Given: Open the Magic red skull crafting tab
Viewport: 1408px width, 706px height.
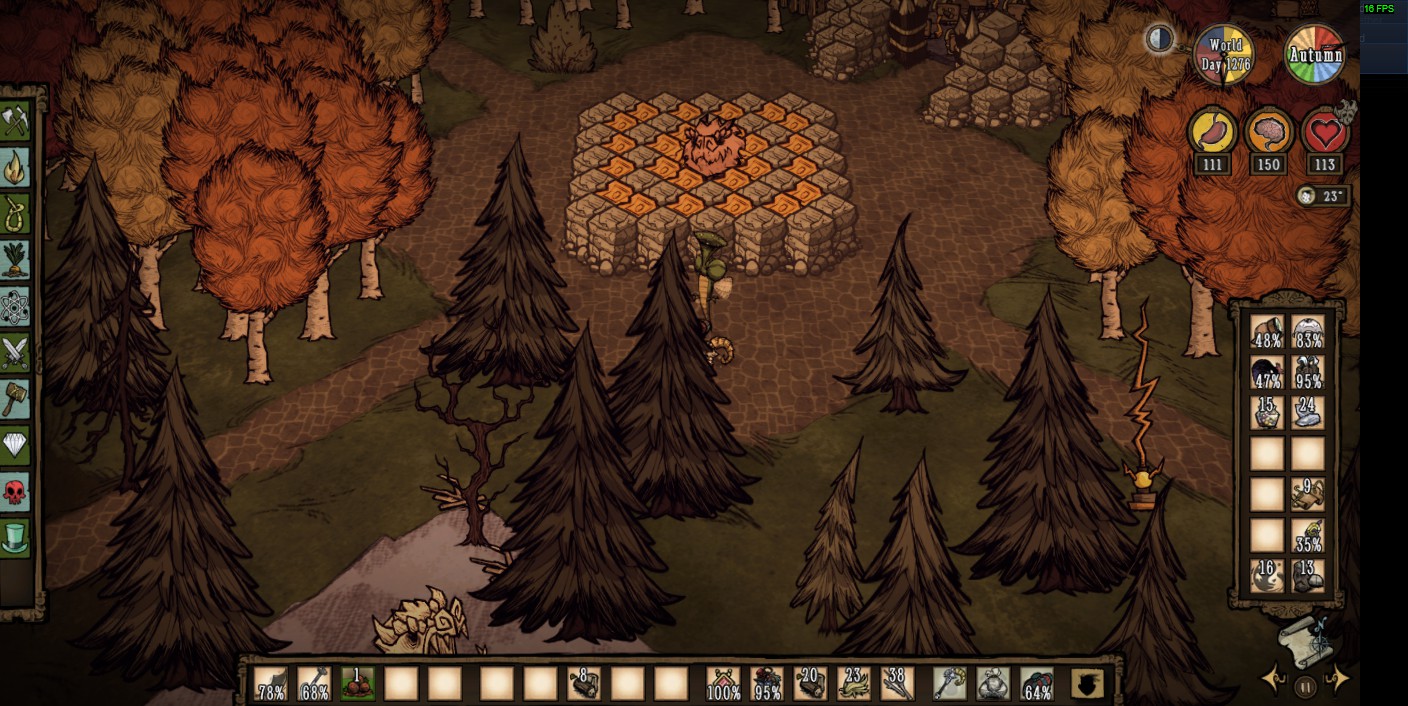Looking at the screenshot, I should (16, 492).
